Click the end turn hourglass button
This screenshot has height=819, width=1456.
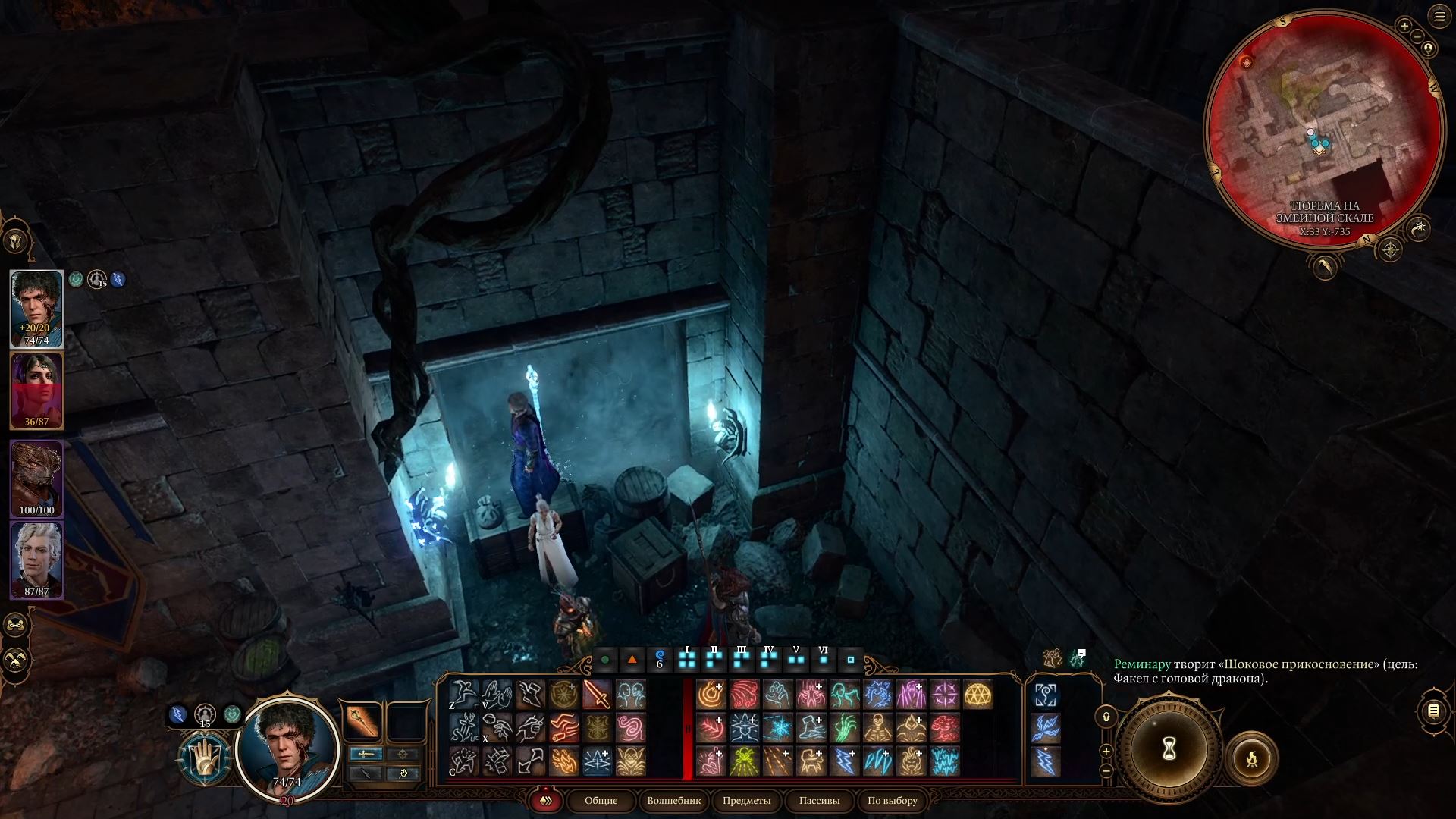[x=1169, y=749]
